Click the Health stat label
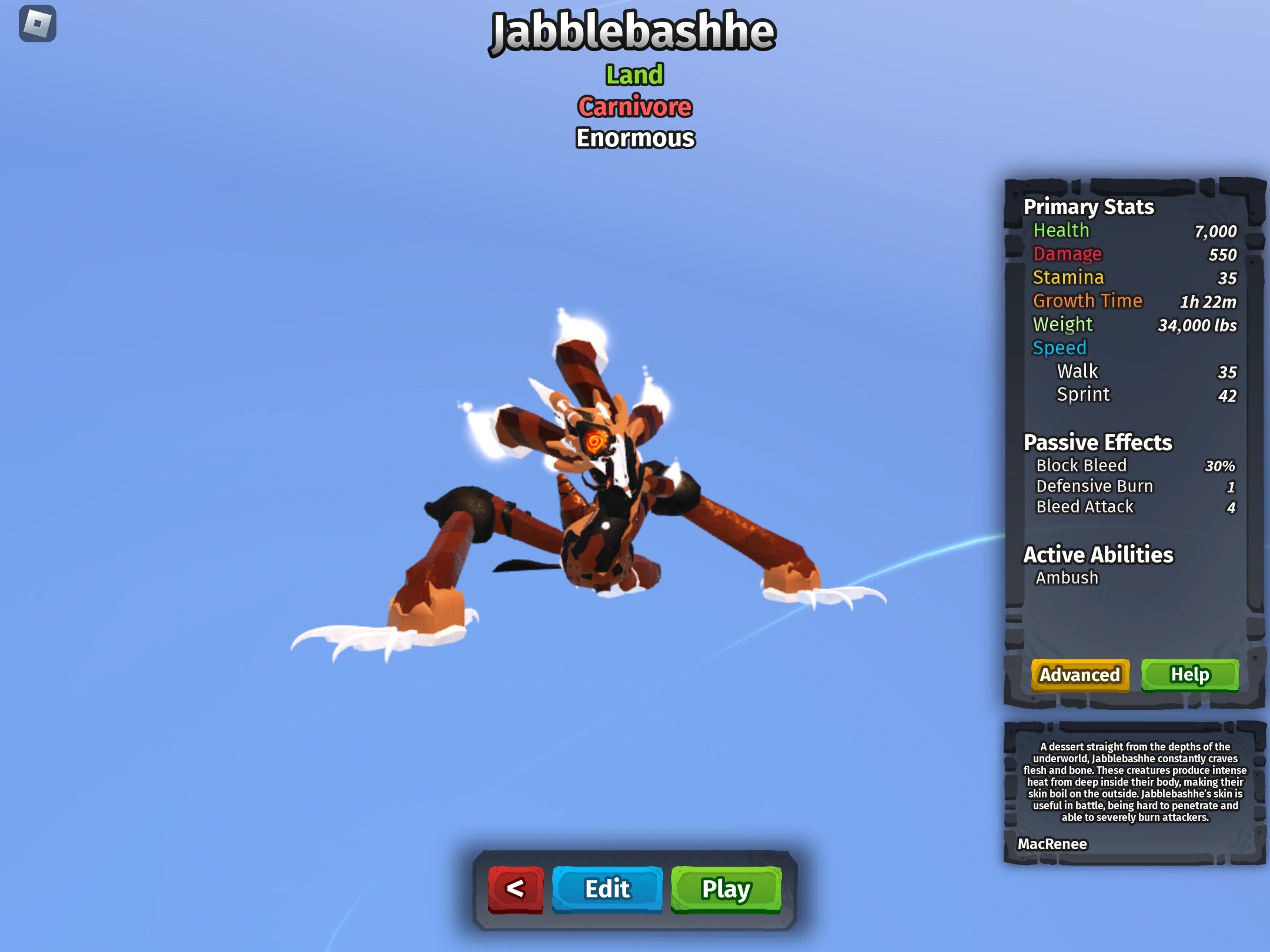This screenshot has width=1270, height=952. [x=1060, y=230]
